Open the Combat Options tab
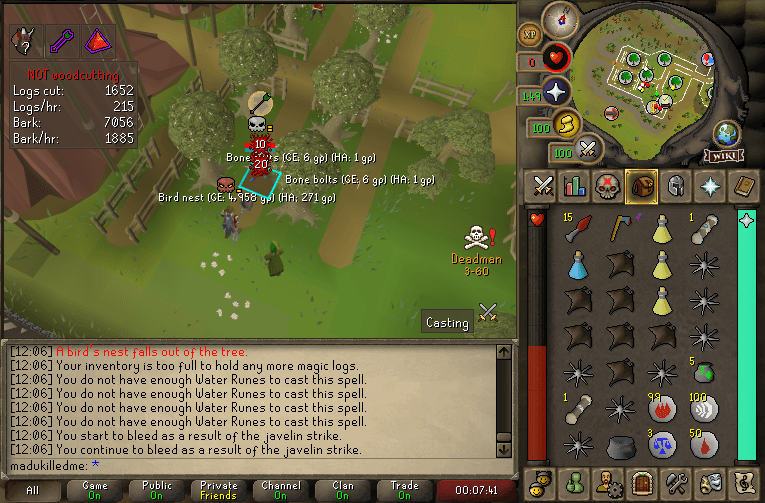765x503 pixels. click(543, 186)
